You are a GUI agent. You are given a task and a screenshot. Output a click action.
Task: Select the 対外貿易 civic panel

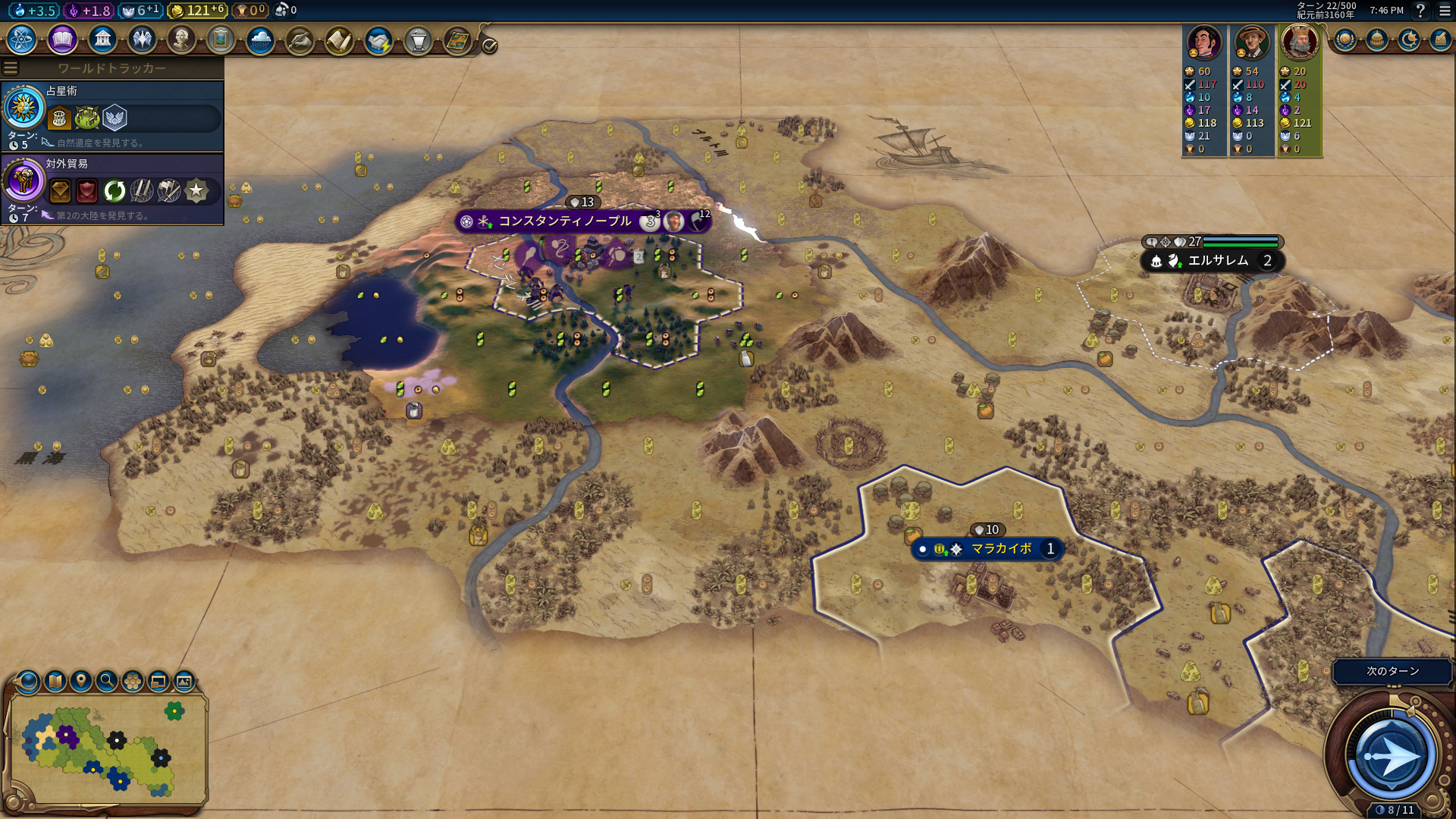click(x=112, y=190)
